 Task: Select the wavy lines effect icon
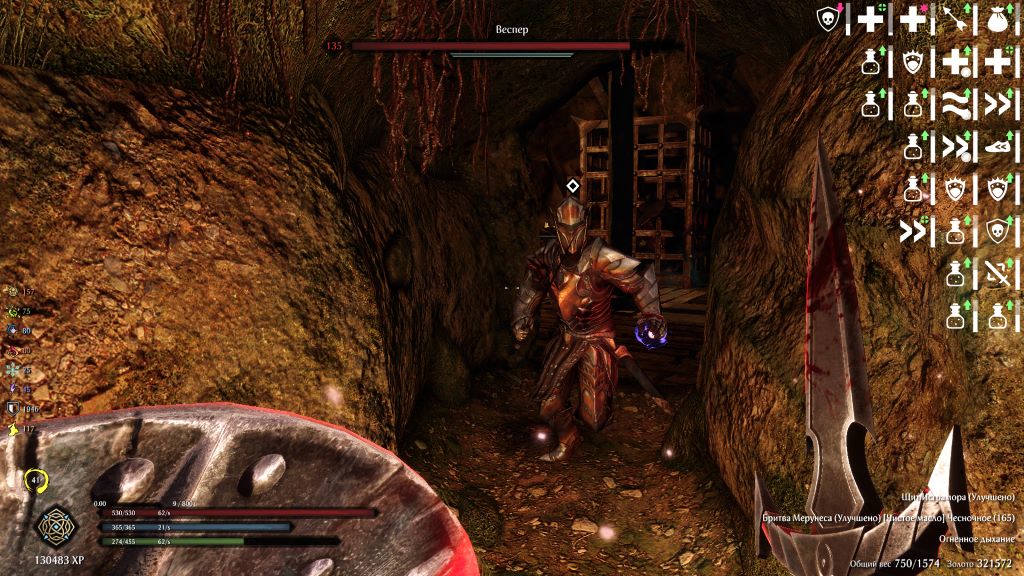pyautogui.click(x=955, y=104)
